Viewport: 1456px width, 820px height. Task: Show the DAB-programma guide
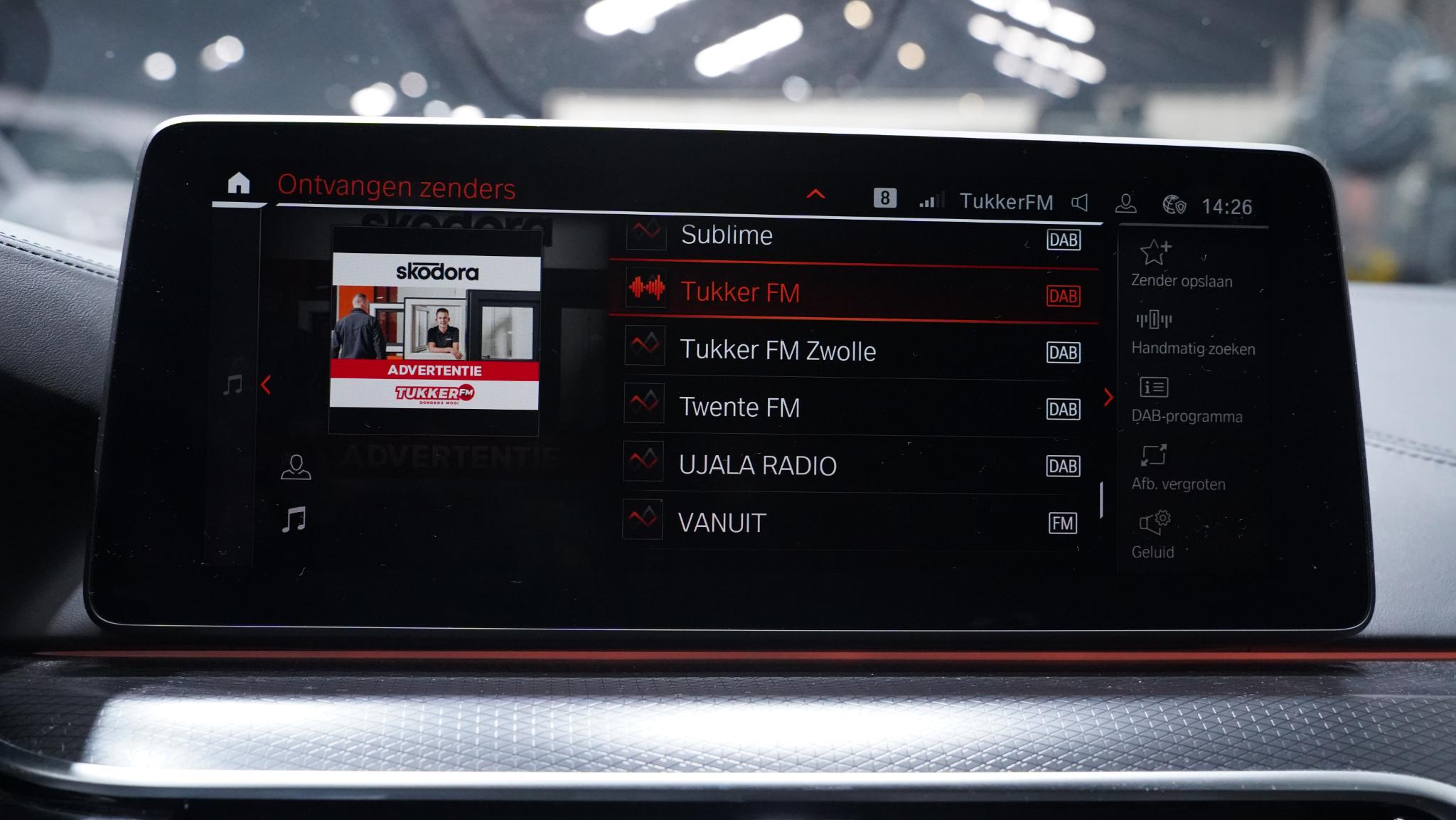[x=1186, y=400]
